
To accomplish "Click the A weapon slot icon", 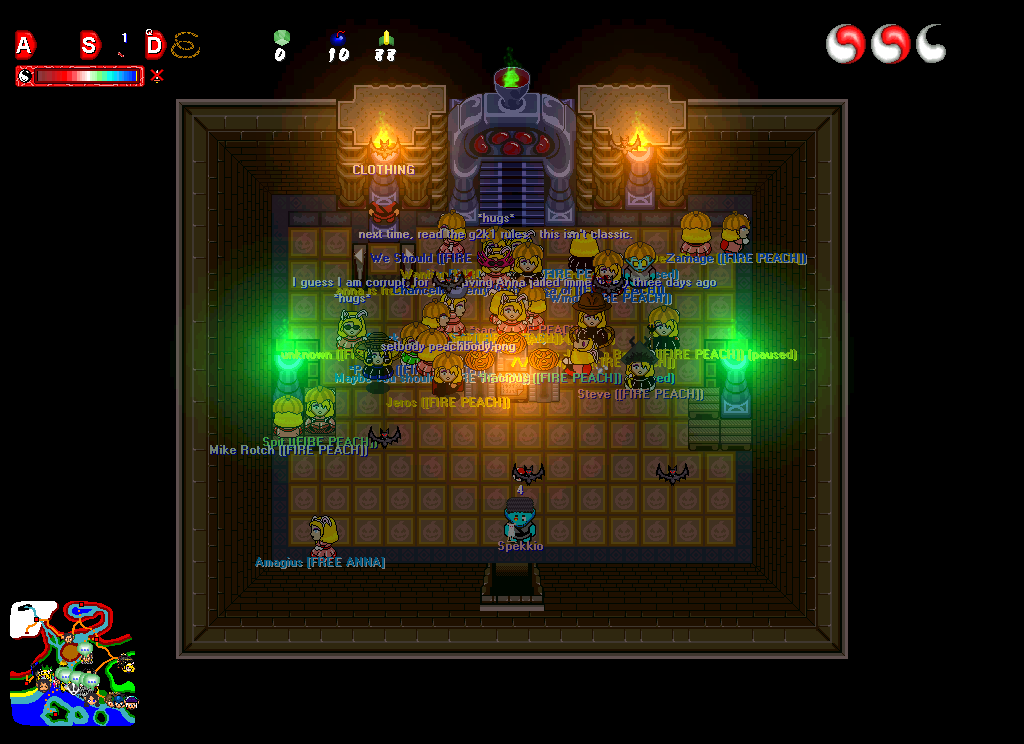I will [x=25, y=45].
